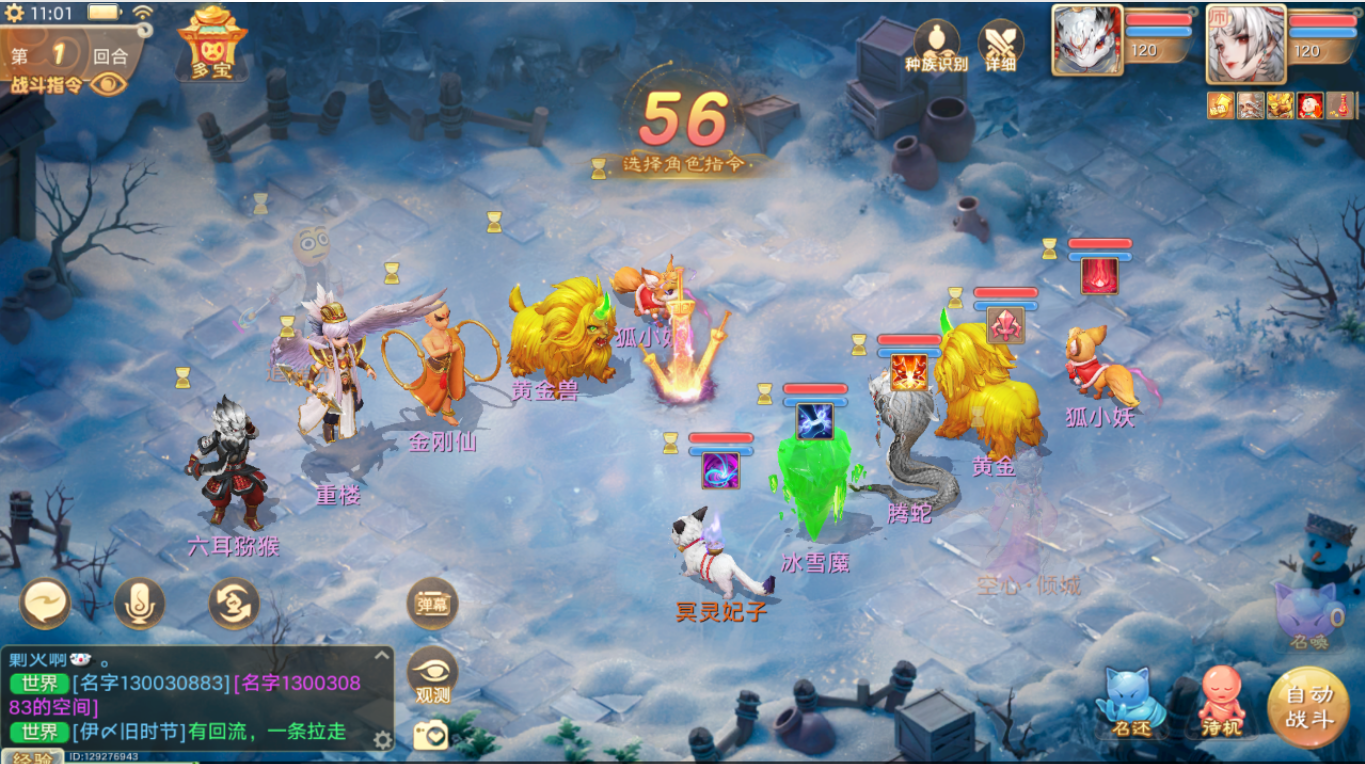Expand the chat box with the arrow
Screen dimensions: 1365x764
(381, 656)
